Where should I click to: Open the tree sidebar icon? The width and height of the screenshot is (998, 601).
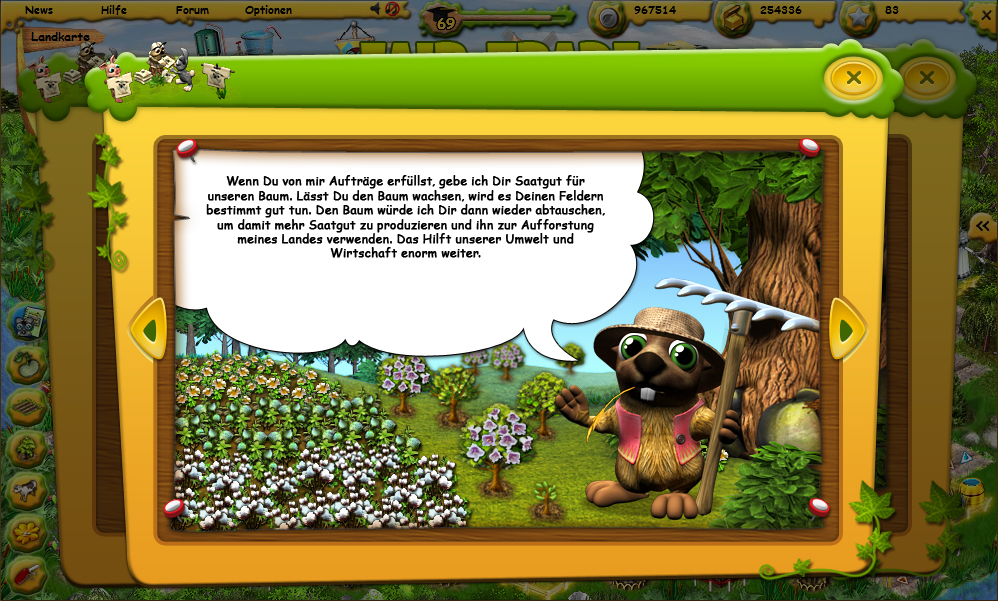(27, 449)
